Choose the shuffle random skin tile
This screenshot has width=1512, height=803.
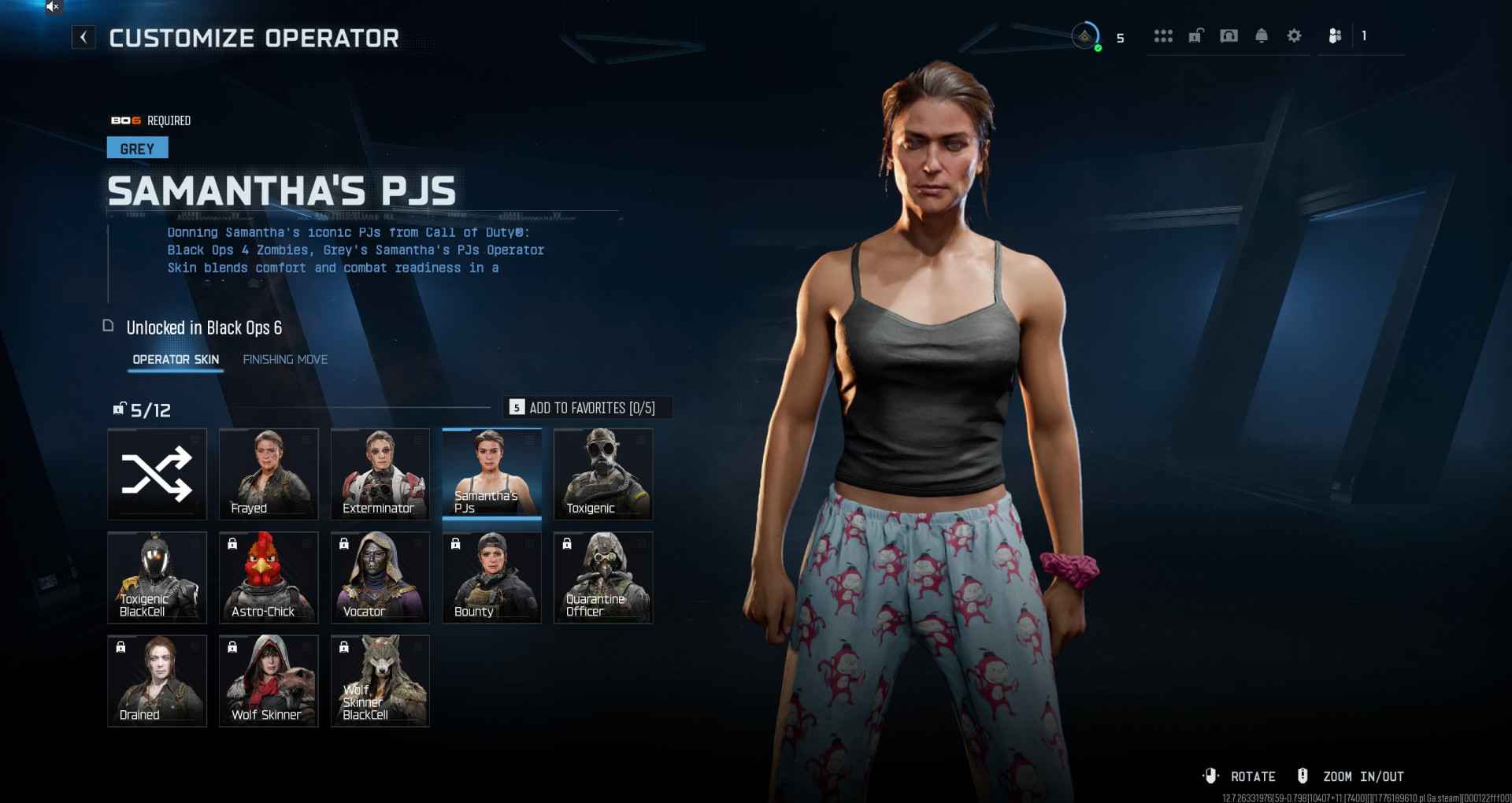pos(157,474)
